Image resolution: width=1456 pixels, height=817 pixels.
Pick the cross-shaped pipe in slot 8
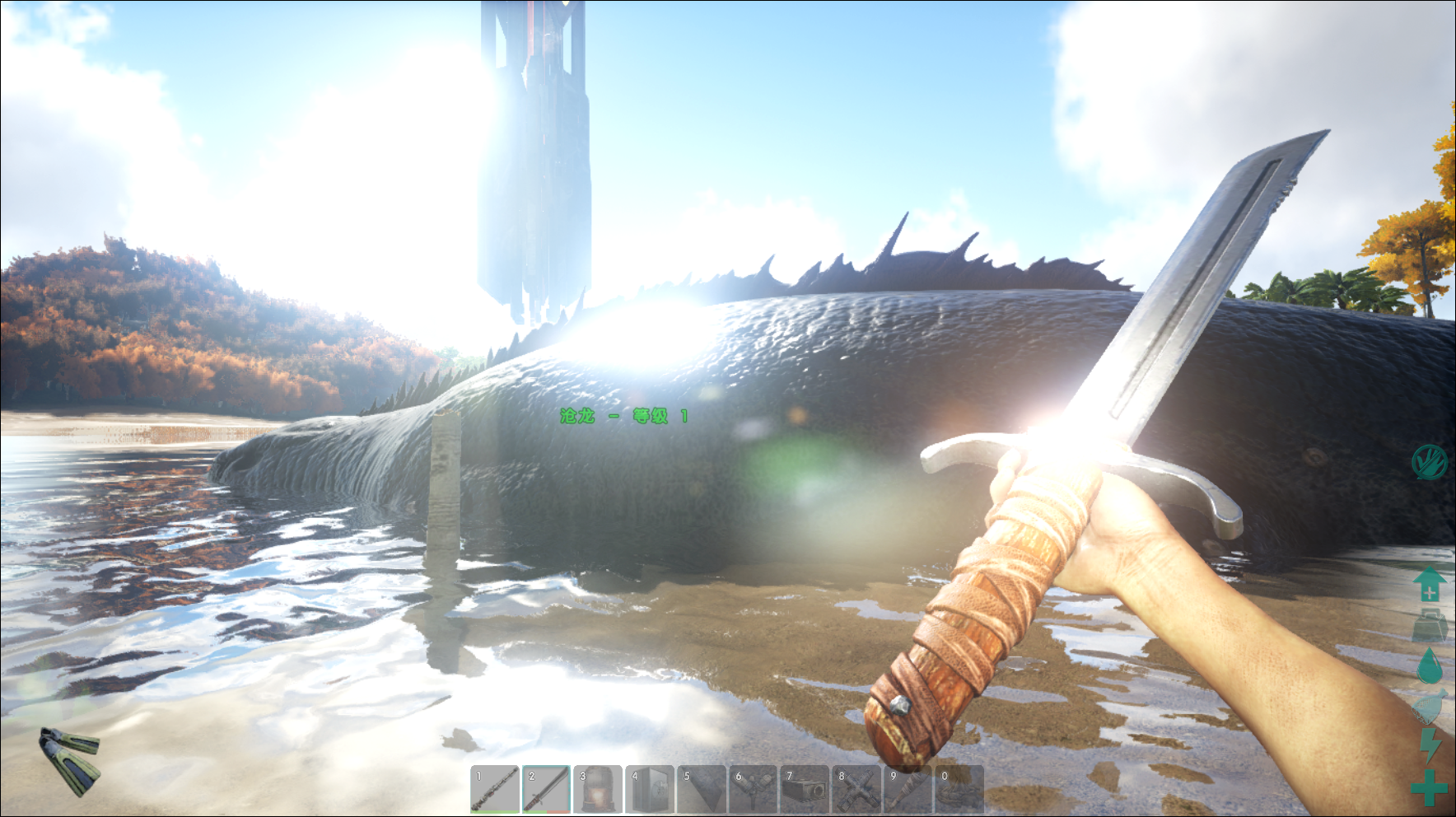(856, 789)
